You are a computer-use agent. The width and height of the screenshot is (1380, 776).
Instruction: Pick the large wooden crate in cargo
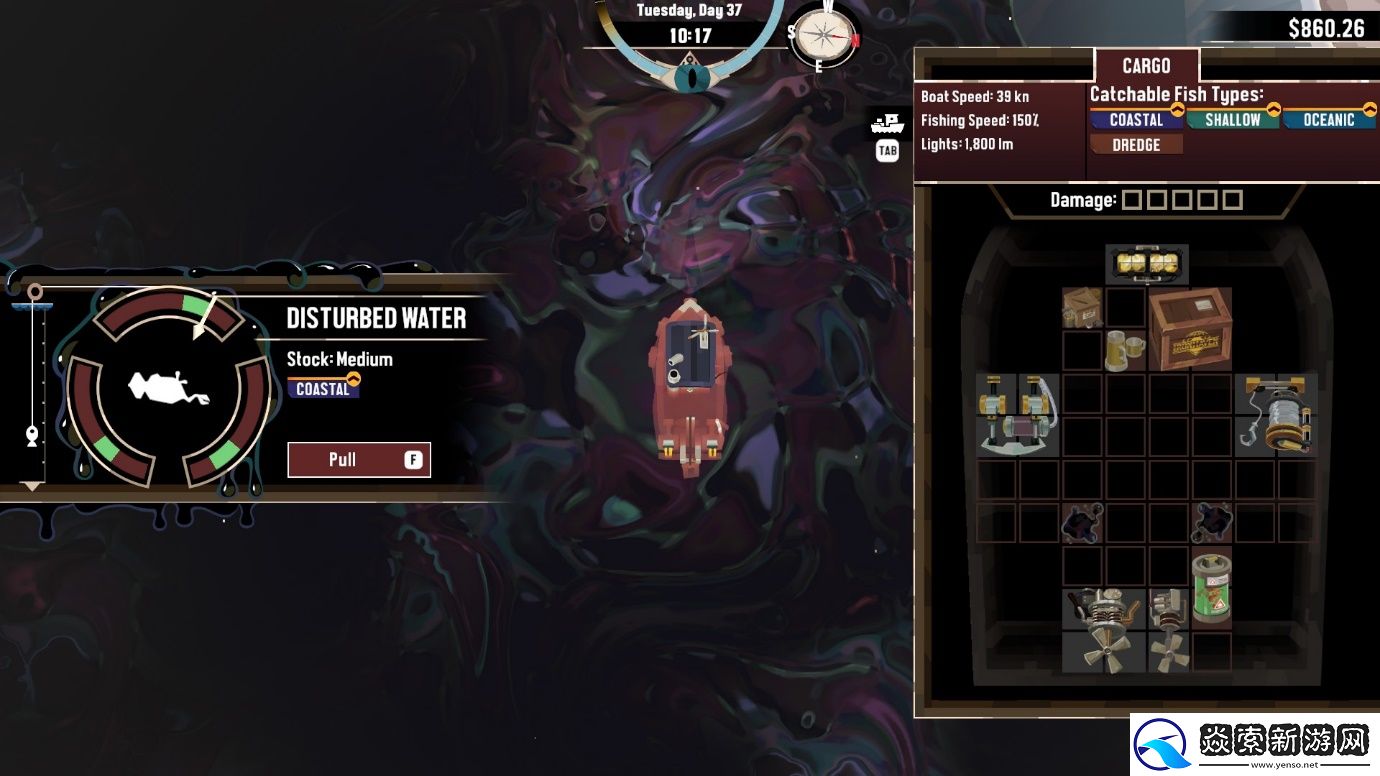tap(1189, 329)
